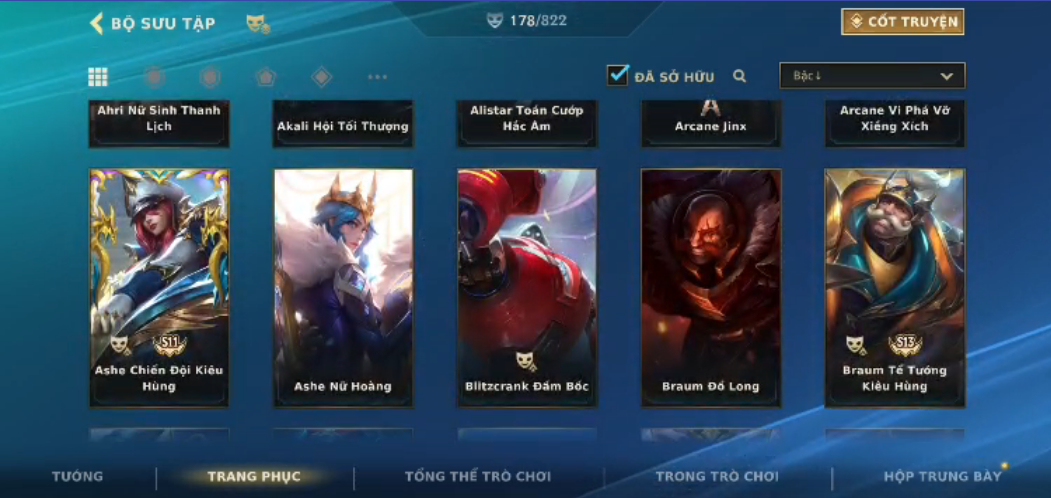Viewport: 1051px width, 498px height.
Task: Toggle the Đã Sở Hữu checkbox
Action: 618,75
